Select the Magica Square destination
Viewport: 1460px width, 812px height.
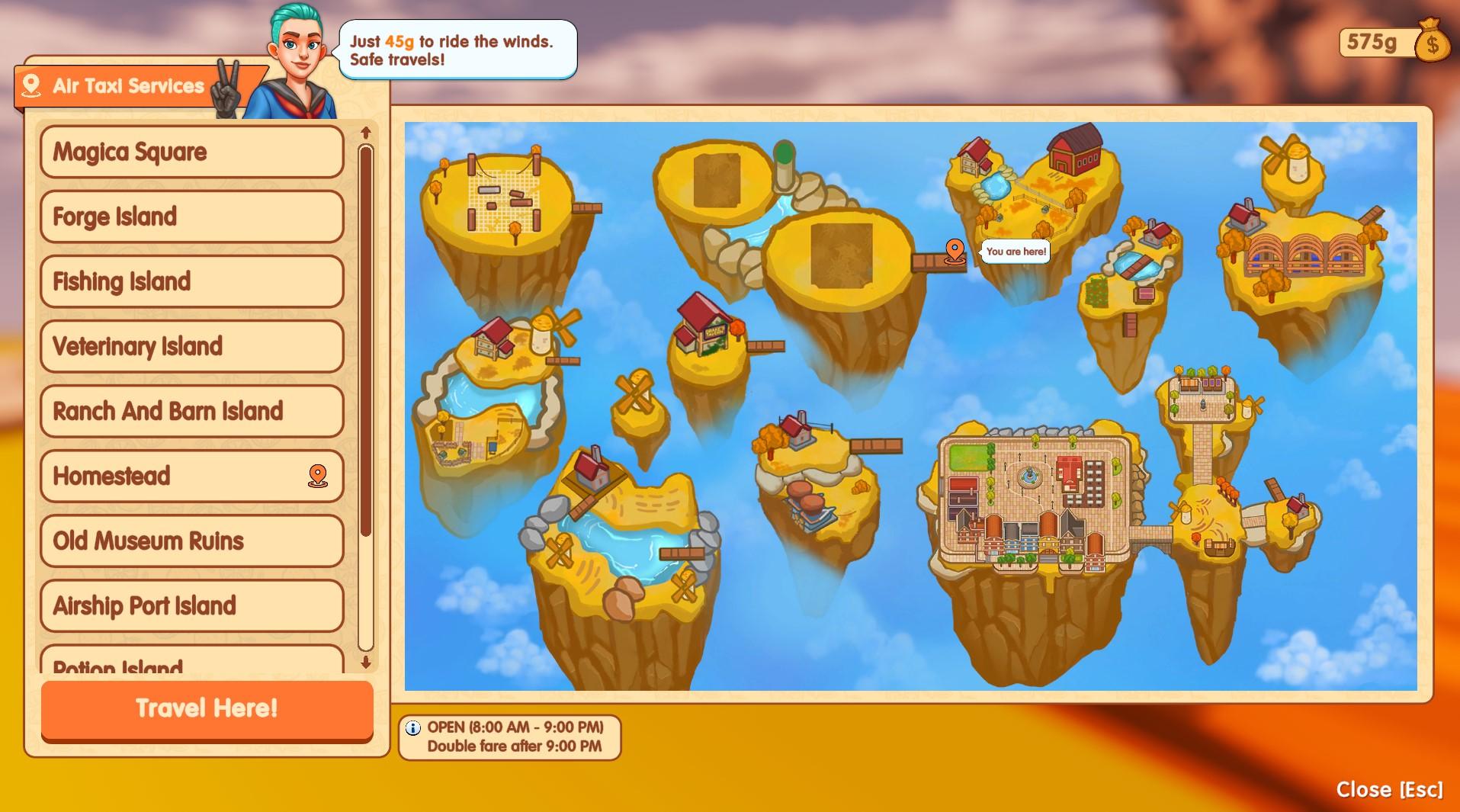(x=191, y=152)
